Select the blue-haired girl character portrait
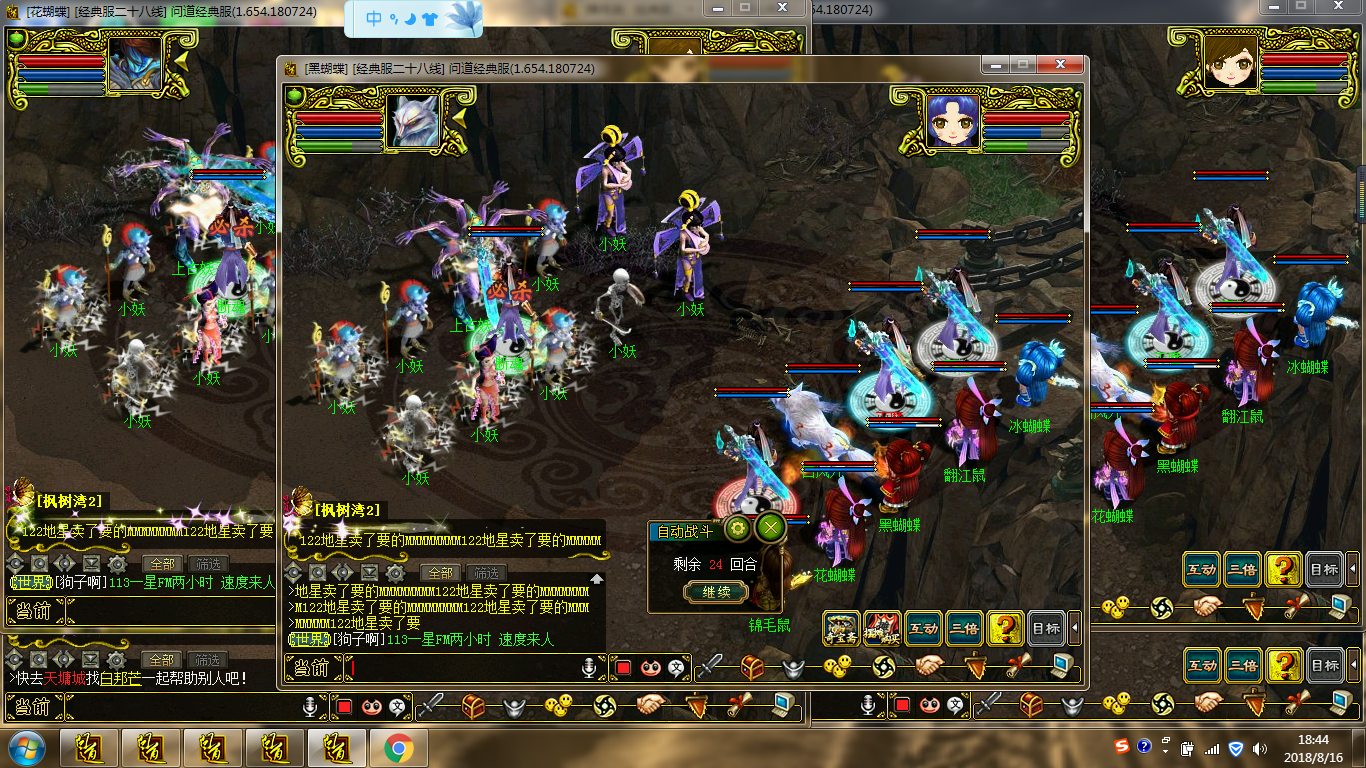This screenshot has width=1366, height=768. pyautogui.click(x=951, y=121)
